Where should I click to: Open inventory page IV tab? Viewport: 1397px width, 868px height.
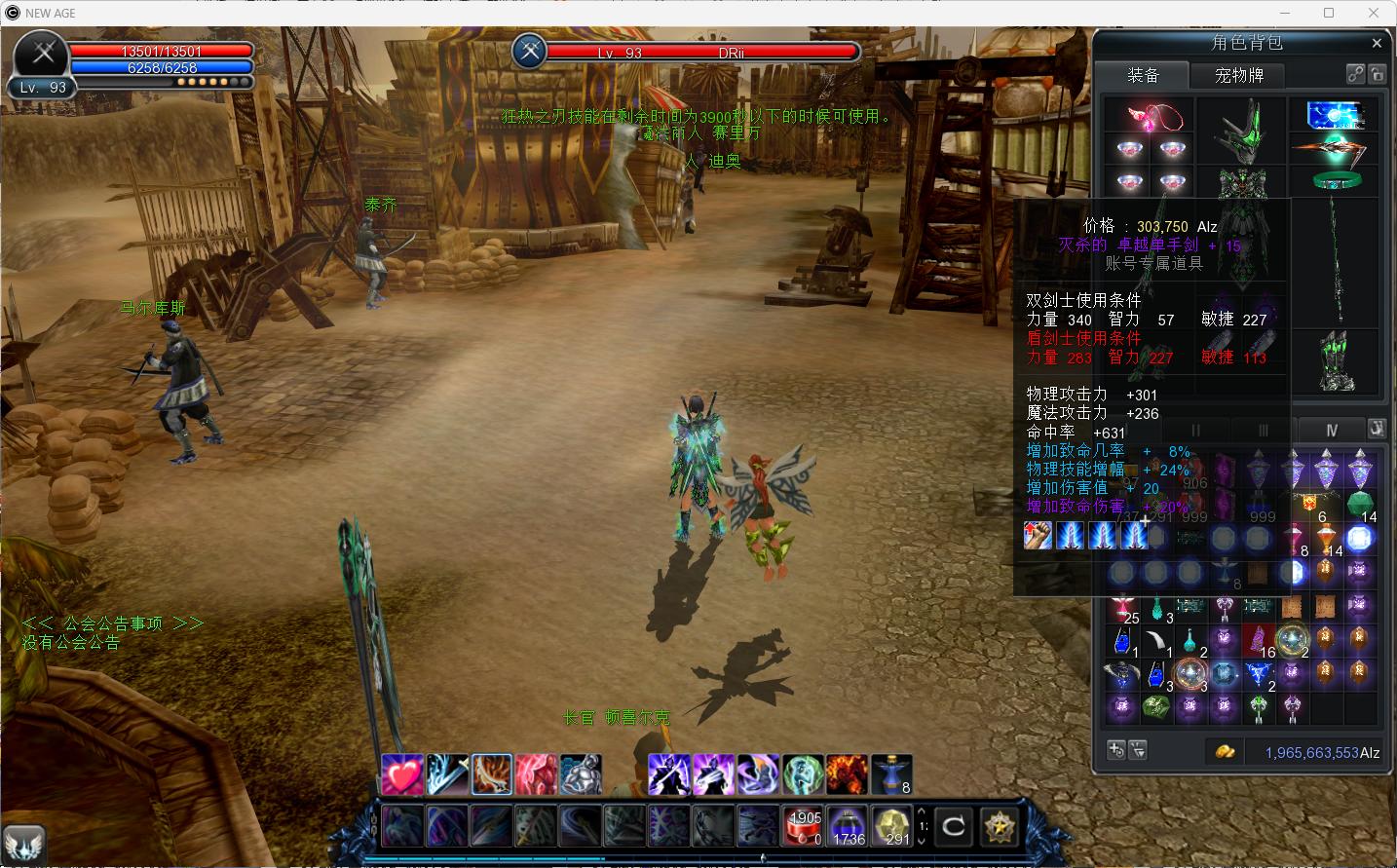pyautogui.click(x=1331, y=430)
